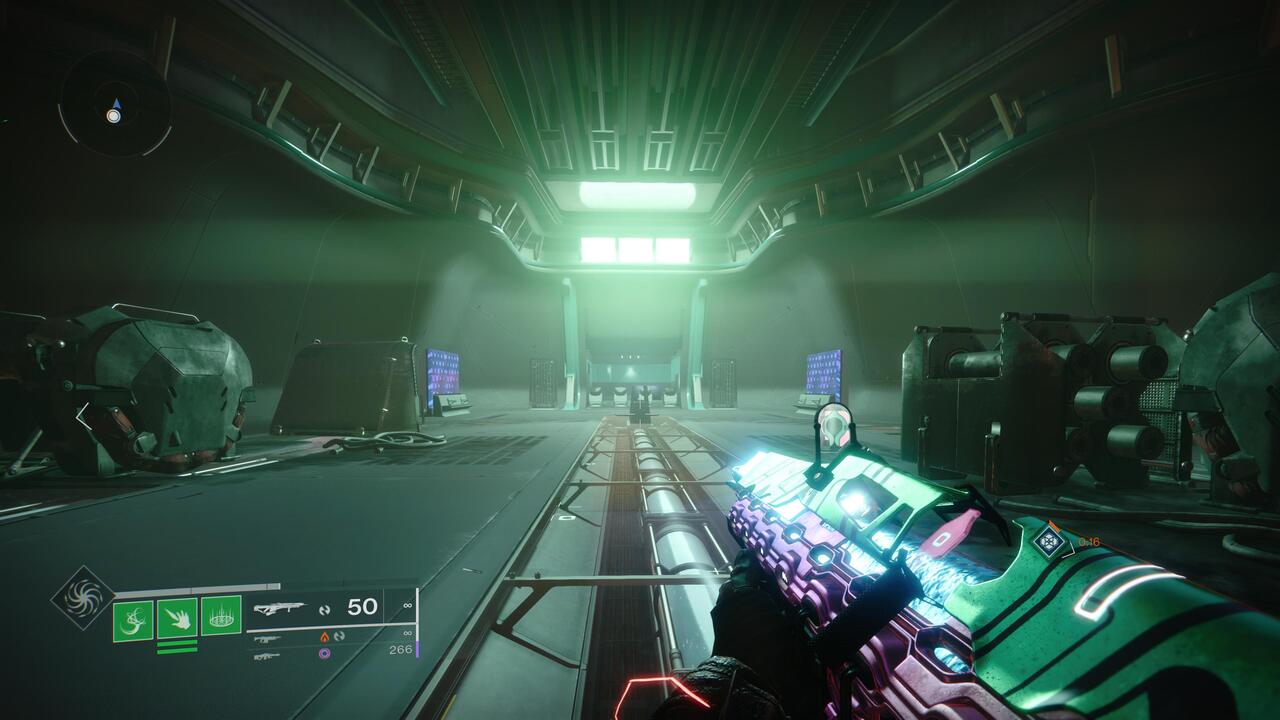The image size is (1280, 720).
Task: Click the ammo counter showing 50
Action: coord(362,606)
